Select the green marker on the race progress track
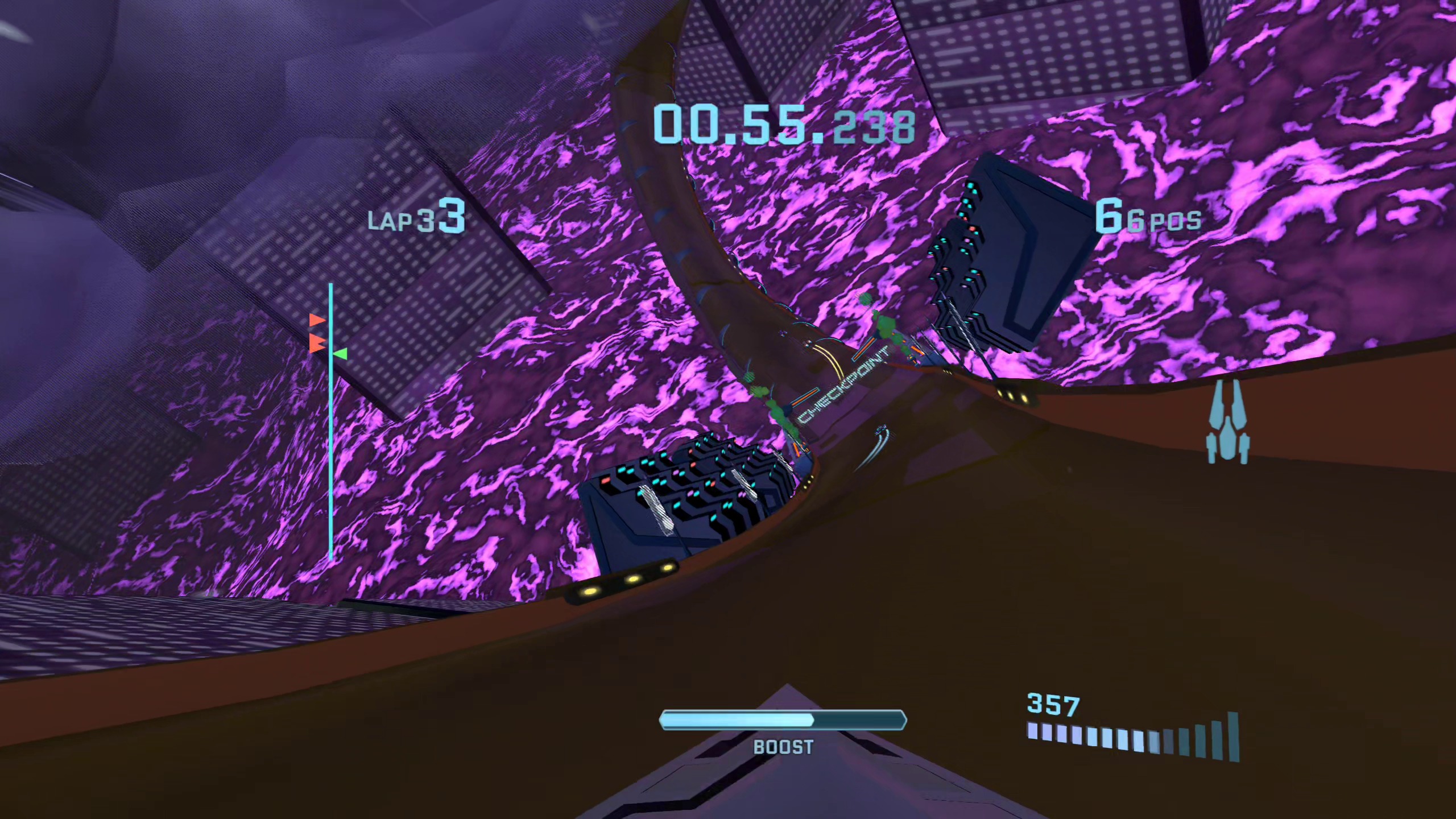Screen dimensions: 1456x819 point(341,354)
